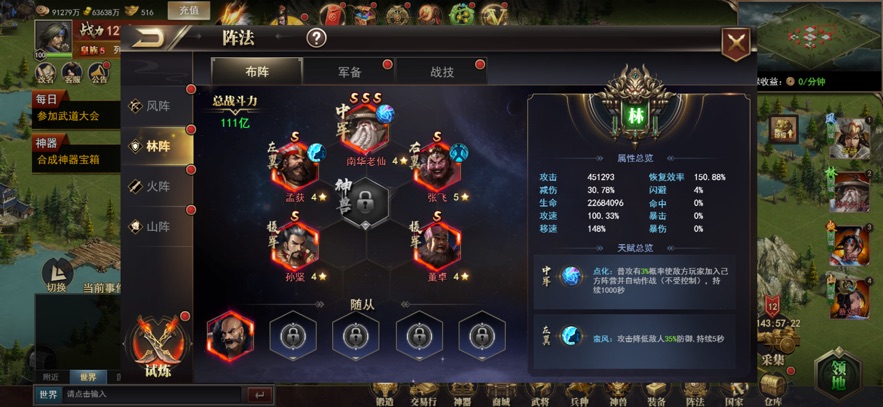Pick hero 孙坚 portrait
The height and width of the screenshot is (407, 883).
(294, 245)
